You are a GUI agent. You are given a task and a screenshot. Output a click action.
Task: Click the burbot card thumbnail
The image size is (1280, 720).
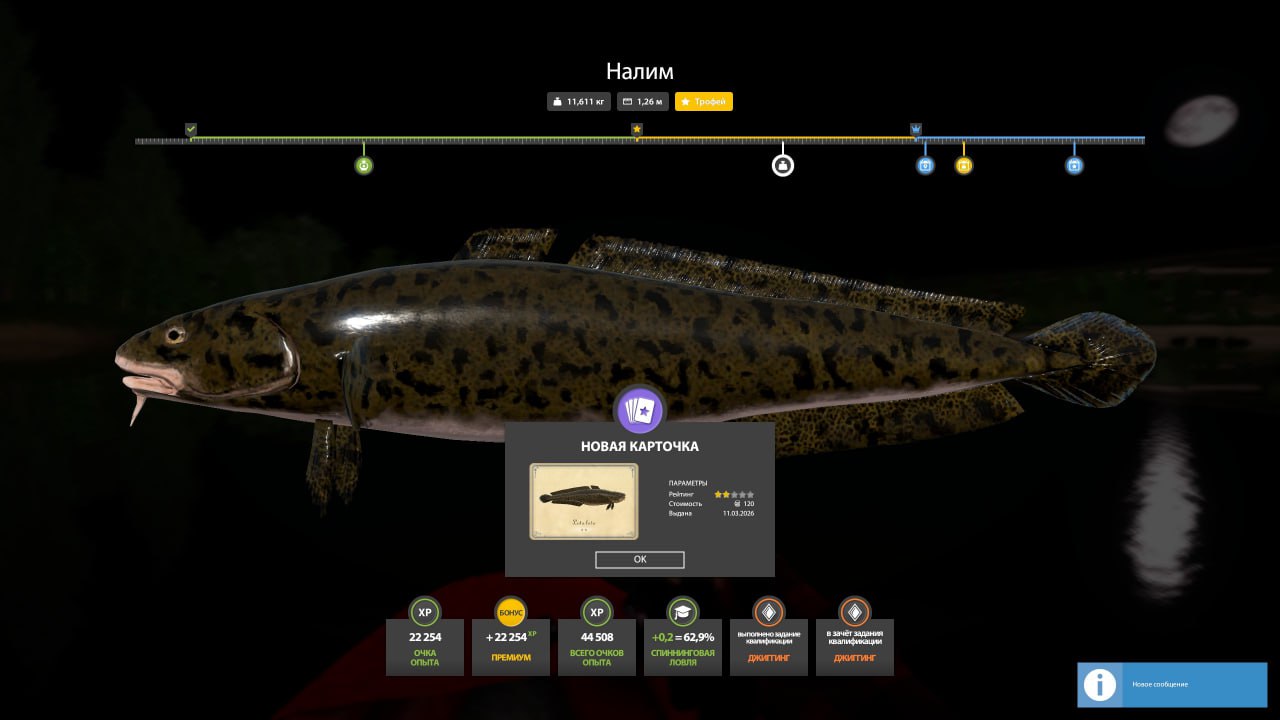tap(584, 502)
